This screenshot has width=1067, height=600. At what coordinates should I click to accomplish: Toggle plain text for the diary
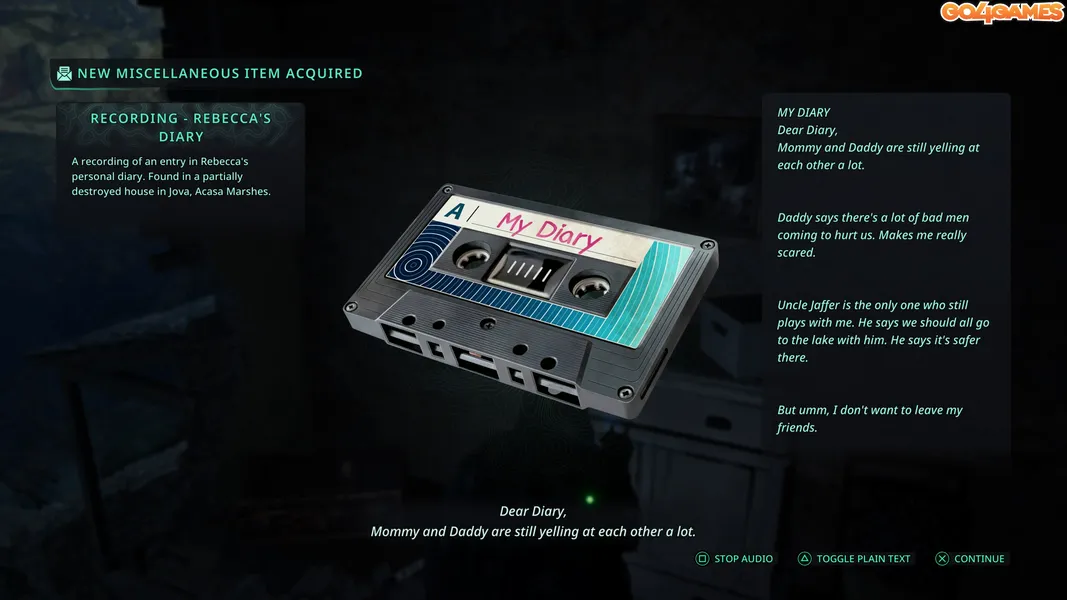click(x=854, y=559)
